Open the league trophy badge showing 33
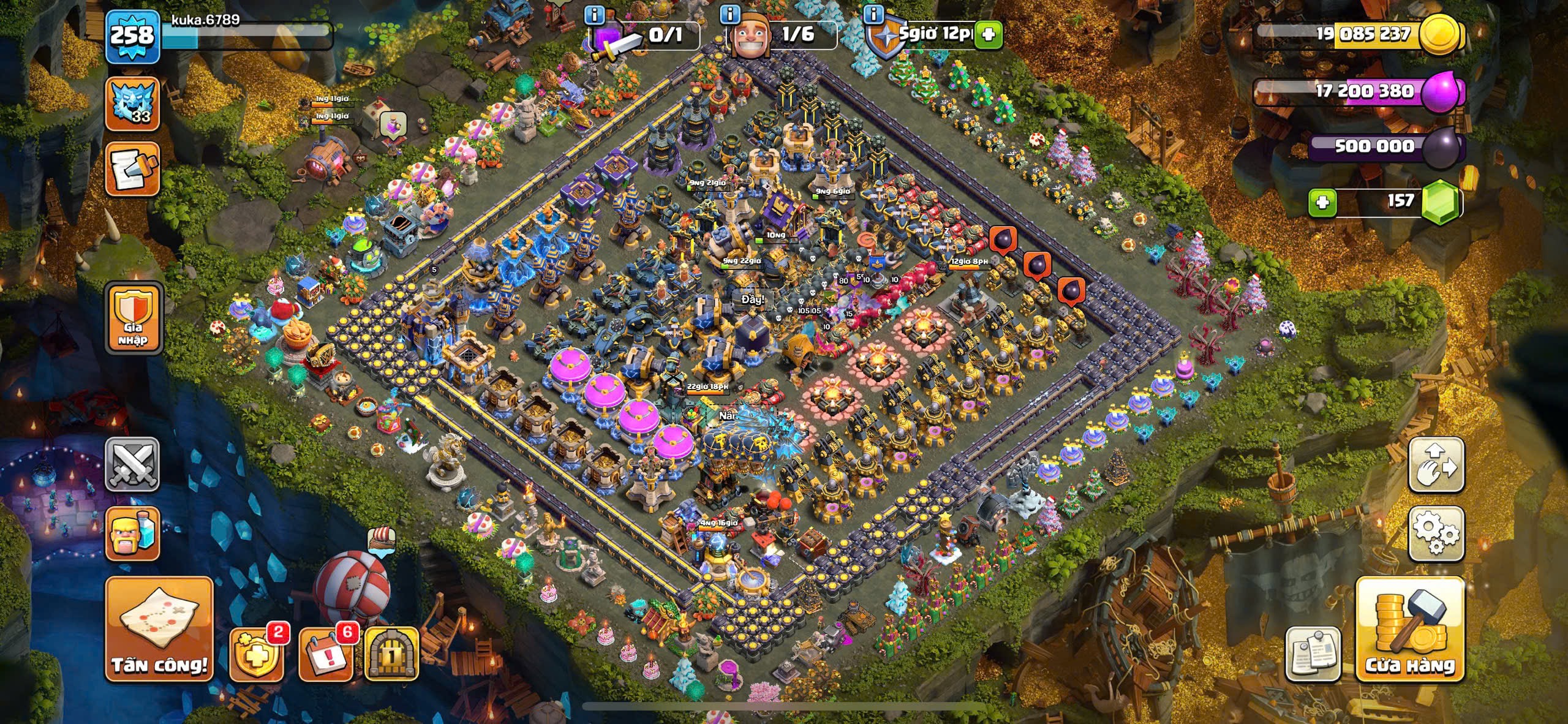Screen dimensions: 1568x724 coord(132,103)
